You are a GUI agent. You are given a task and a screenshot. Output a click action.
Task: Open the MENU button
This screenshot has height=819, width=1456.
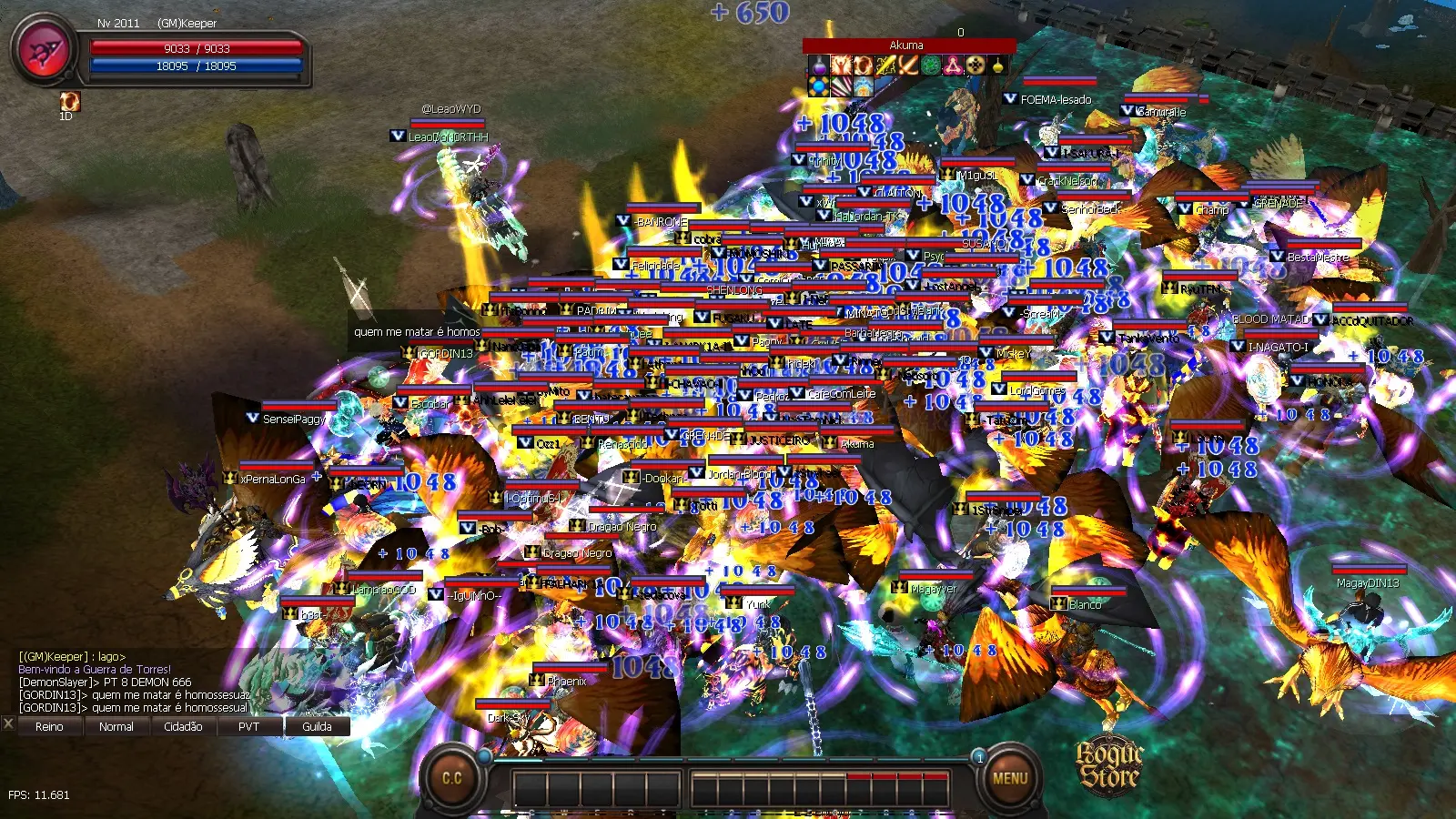pyautogui.click(x=1009, y=778)
